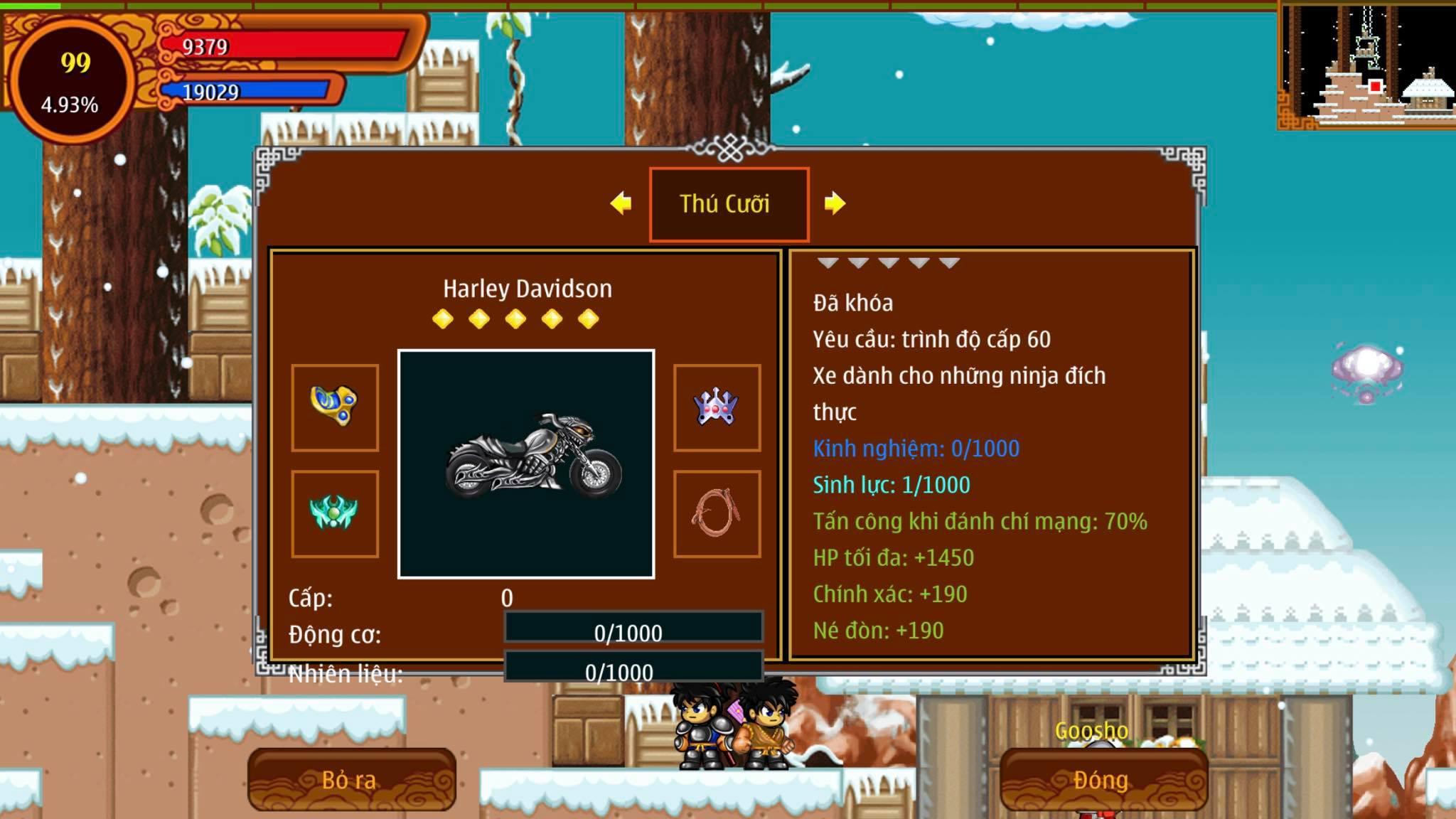Select the blue-gold saddle equipment slot
This screenshot has height=819, width=1456.
coord(334,407)
